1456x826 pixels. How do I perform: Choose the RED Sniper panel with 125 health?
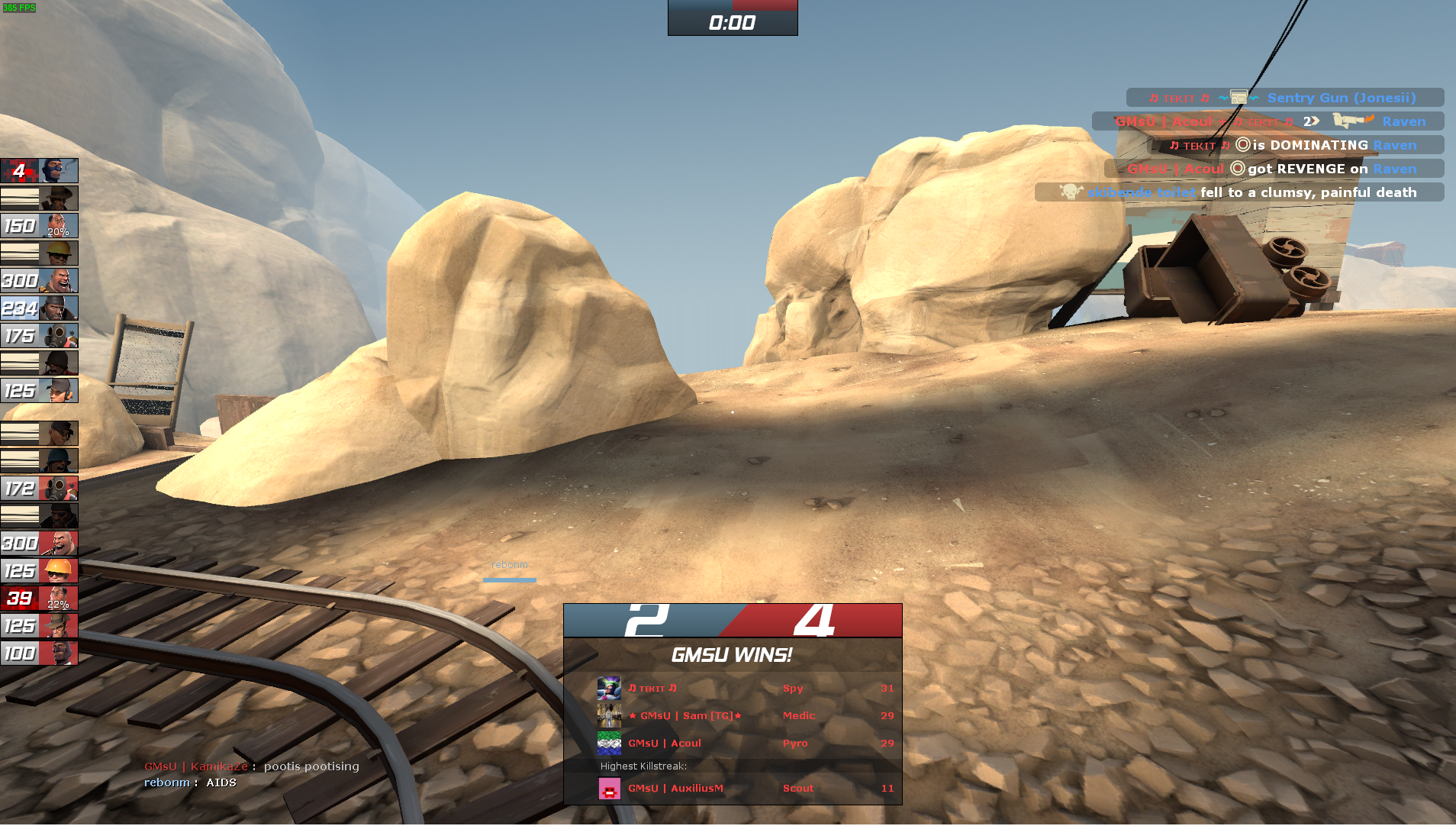coord(39,626)
